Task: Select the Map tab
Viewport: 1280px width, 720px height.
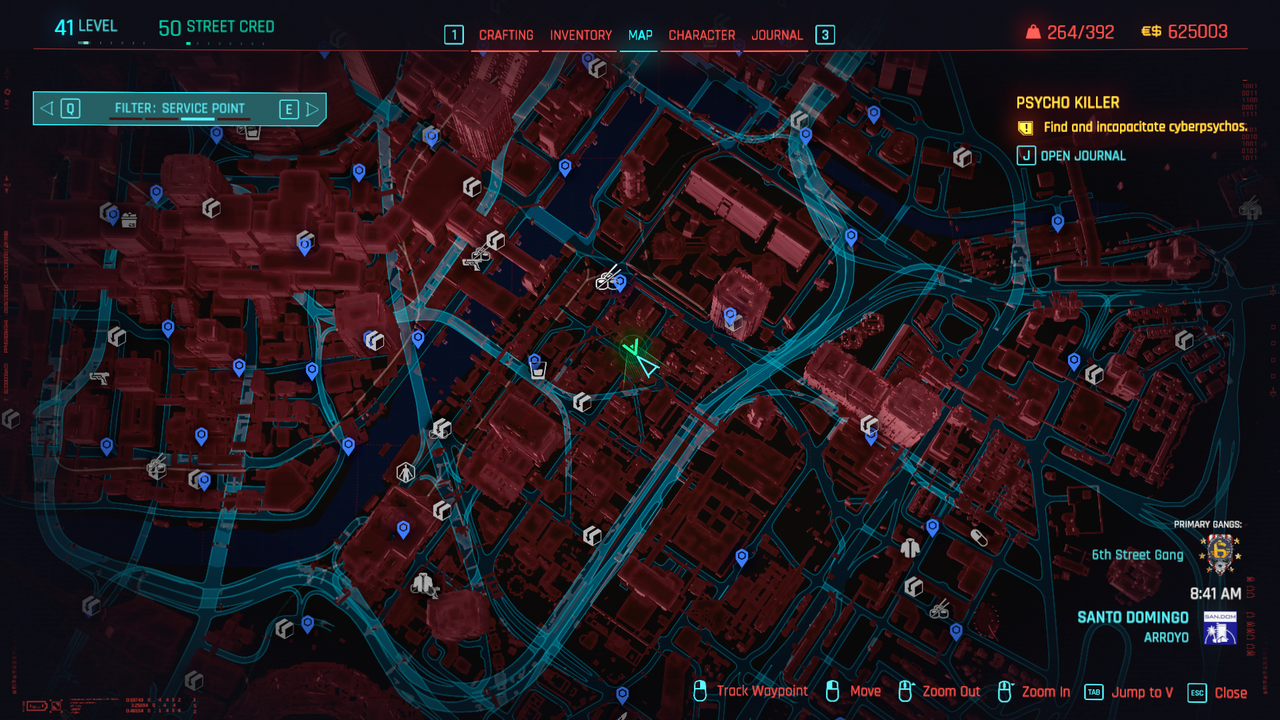Action: coord(640,35)
